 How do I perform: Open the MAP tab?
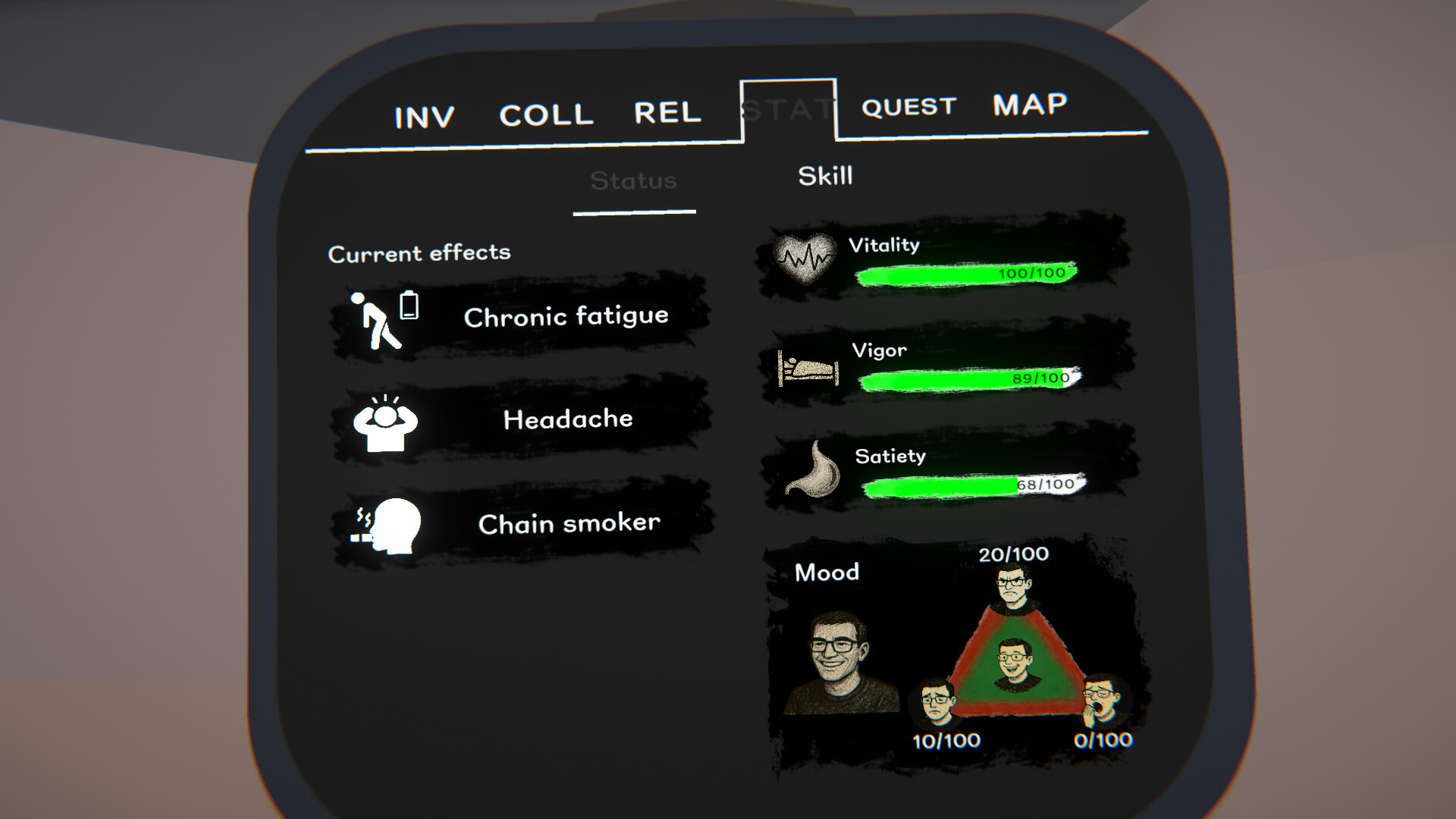[1028, 104]
